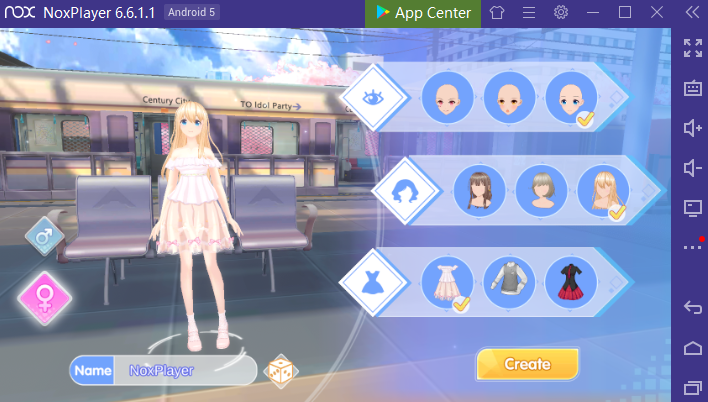Choose the long brown hairstyle
This screenshot has width=708, height=402.
click(x=479, y=190)
